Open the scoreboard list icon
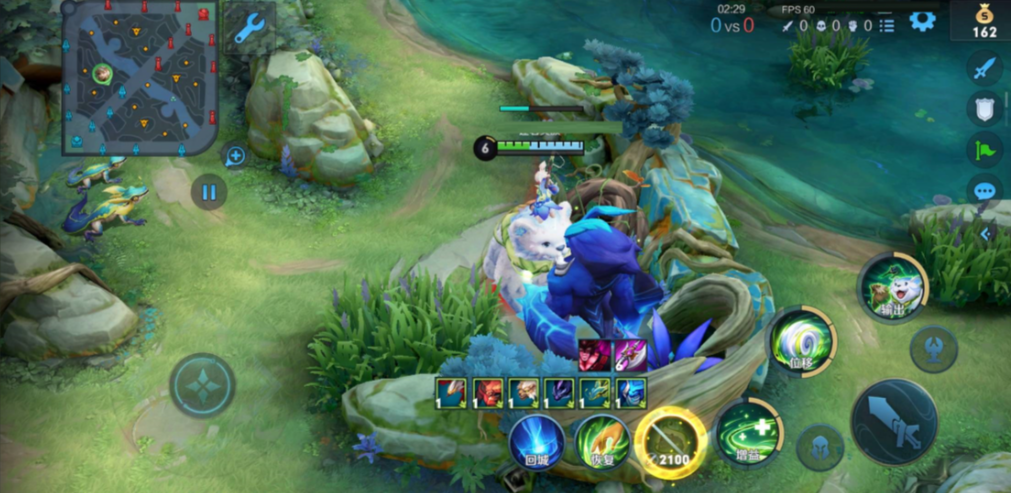The height and width of the screenshot is (493, 1011). click(886, 26)
